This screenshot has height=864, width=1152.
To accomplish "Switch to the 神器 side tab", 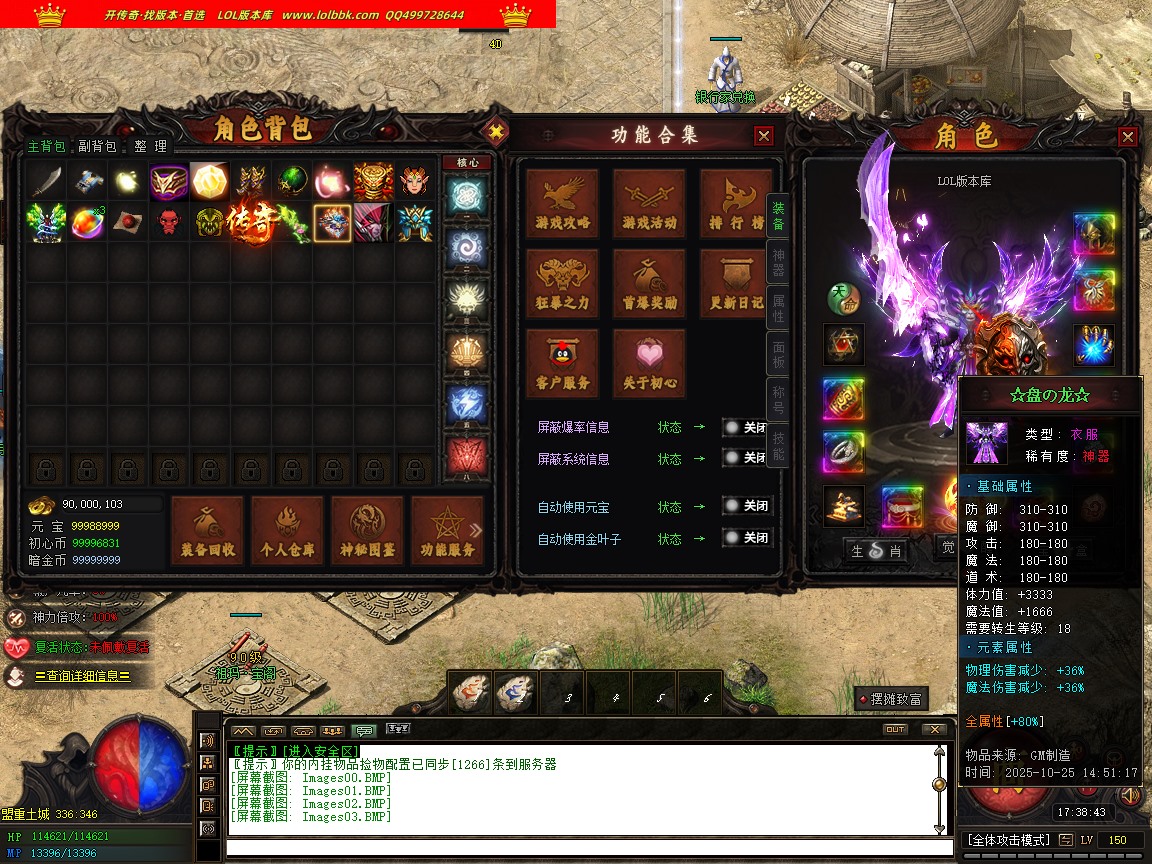I will point(778,262).
